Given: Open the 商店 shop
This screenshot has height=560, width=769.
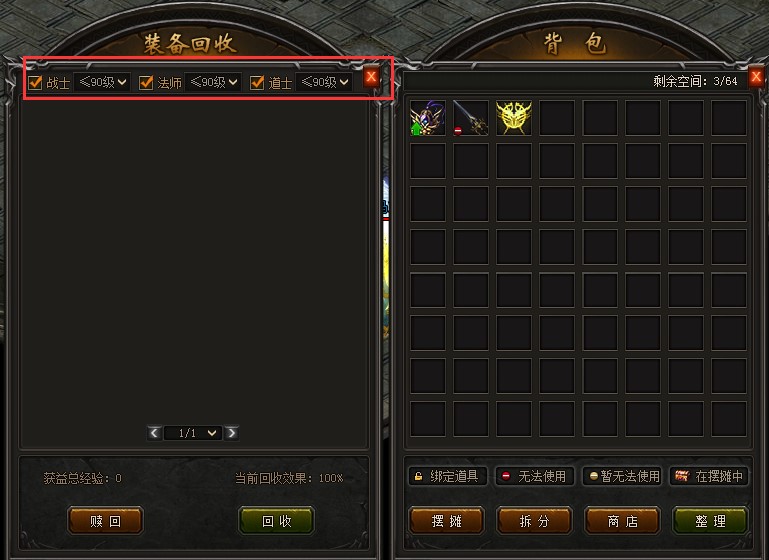Looking at the screenshot, I should [622, 521].
